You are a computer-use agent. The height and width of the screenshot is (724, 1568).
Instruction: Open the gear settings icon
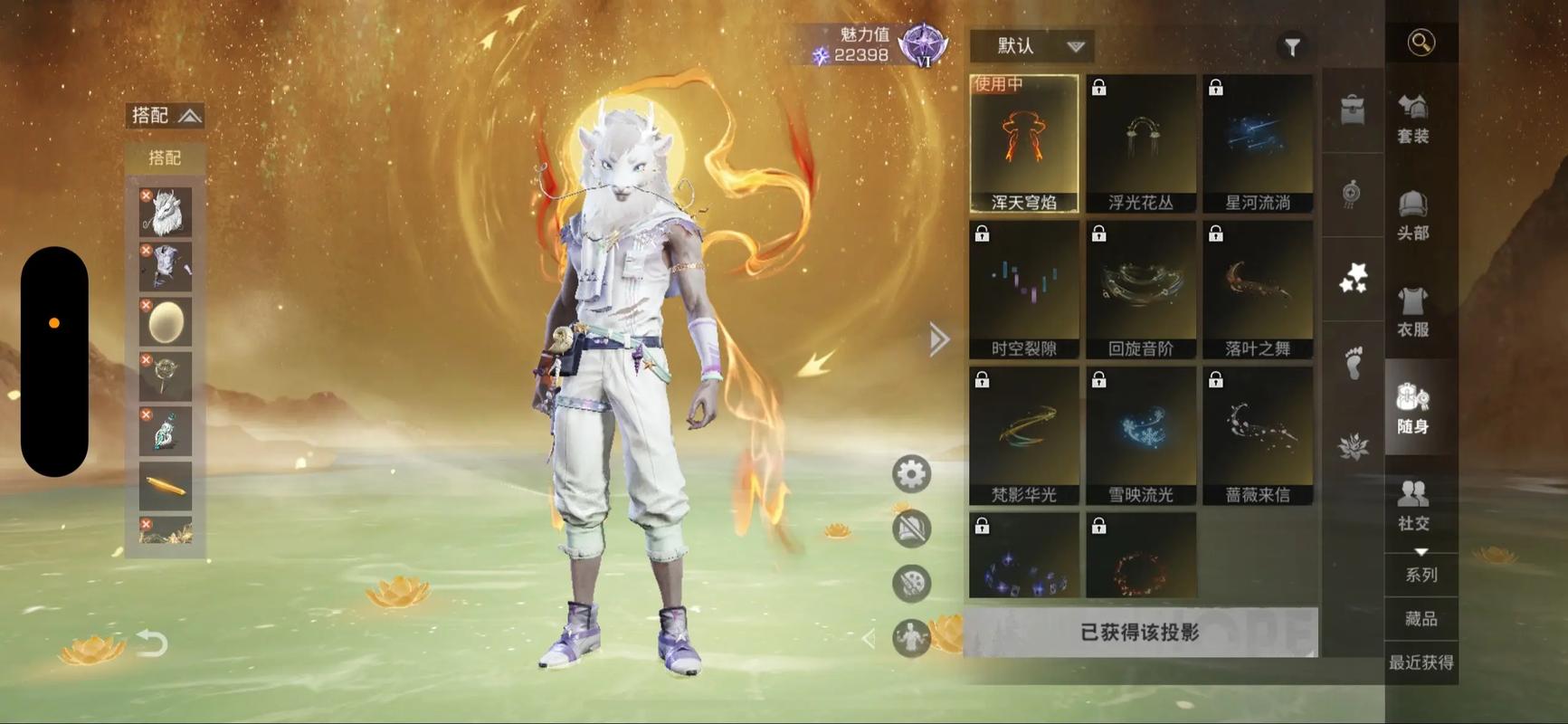tap(911, 474)
